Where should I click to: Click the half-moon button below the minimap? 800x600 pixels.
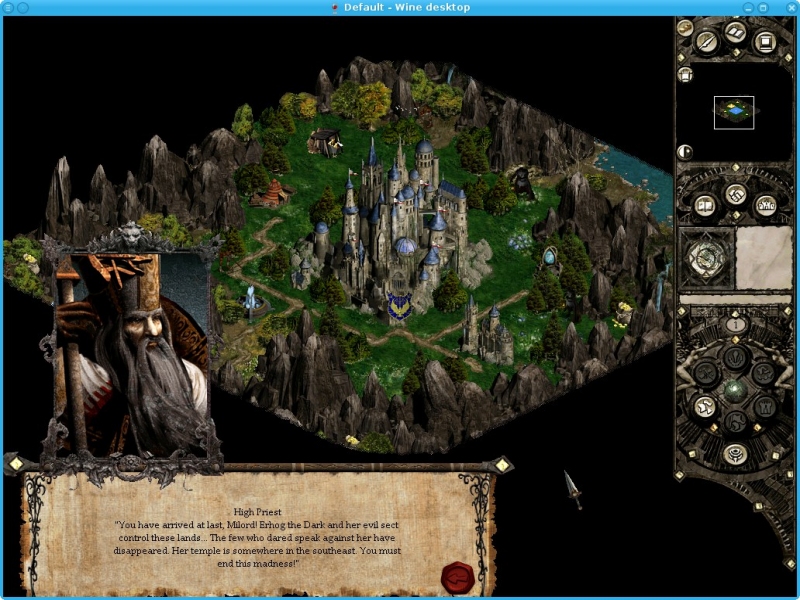point(685,152)
